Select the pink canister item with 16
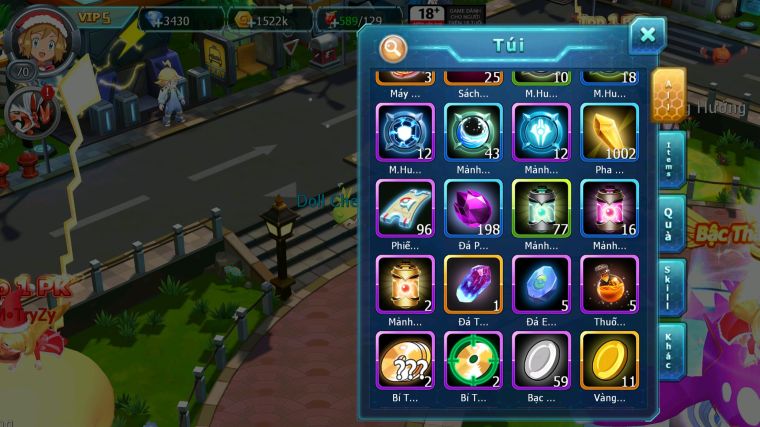Screen dimensions: 760x427 tap(609, 208)
